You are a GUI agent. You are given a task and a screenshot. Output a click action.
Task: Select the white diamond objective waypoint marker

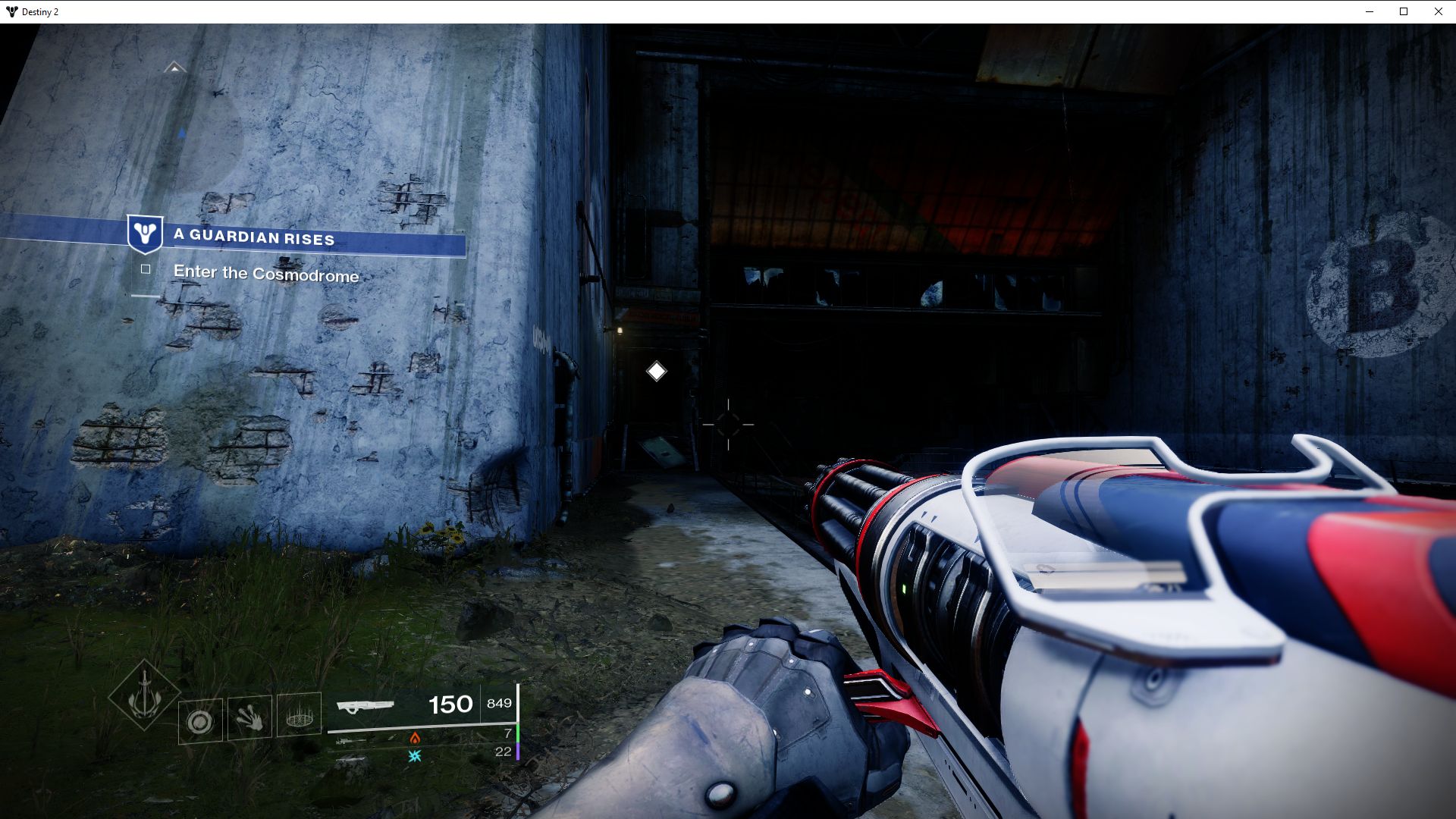click(657, 372)
